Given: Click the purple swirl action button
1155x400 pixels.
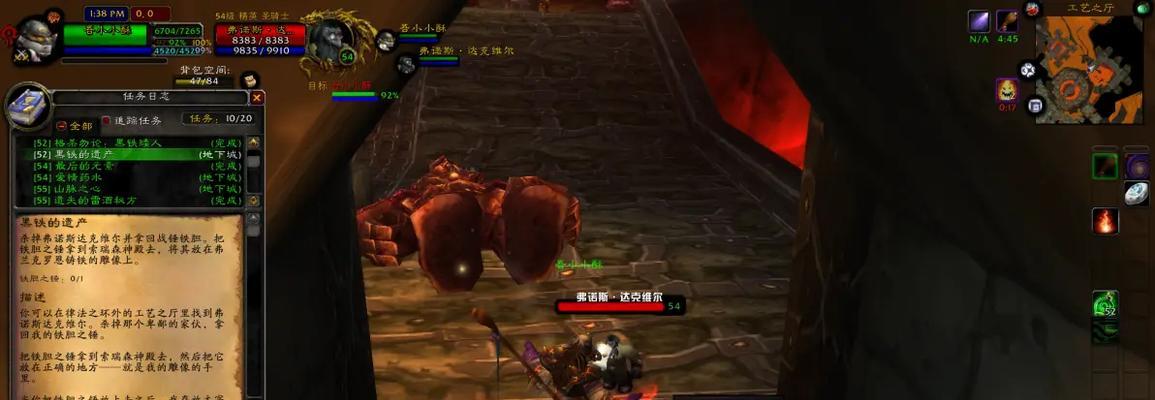Looking at the screenshot, I should point(1137,165).
